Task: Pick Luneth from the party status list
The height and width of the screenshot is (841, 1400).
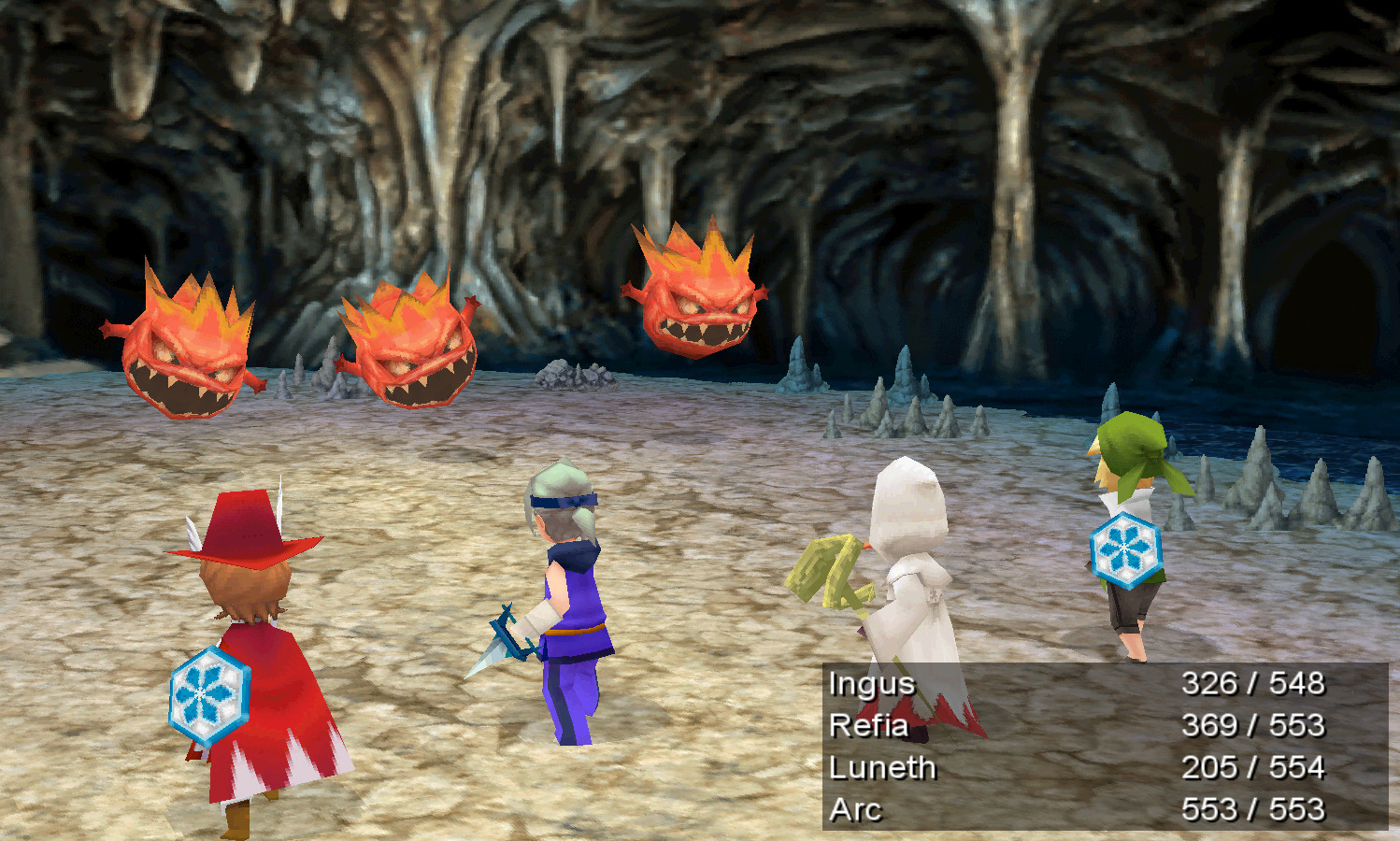Action: 882,768
